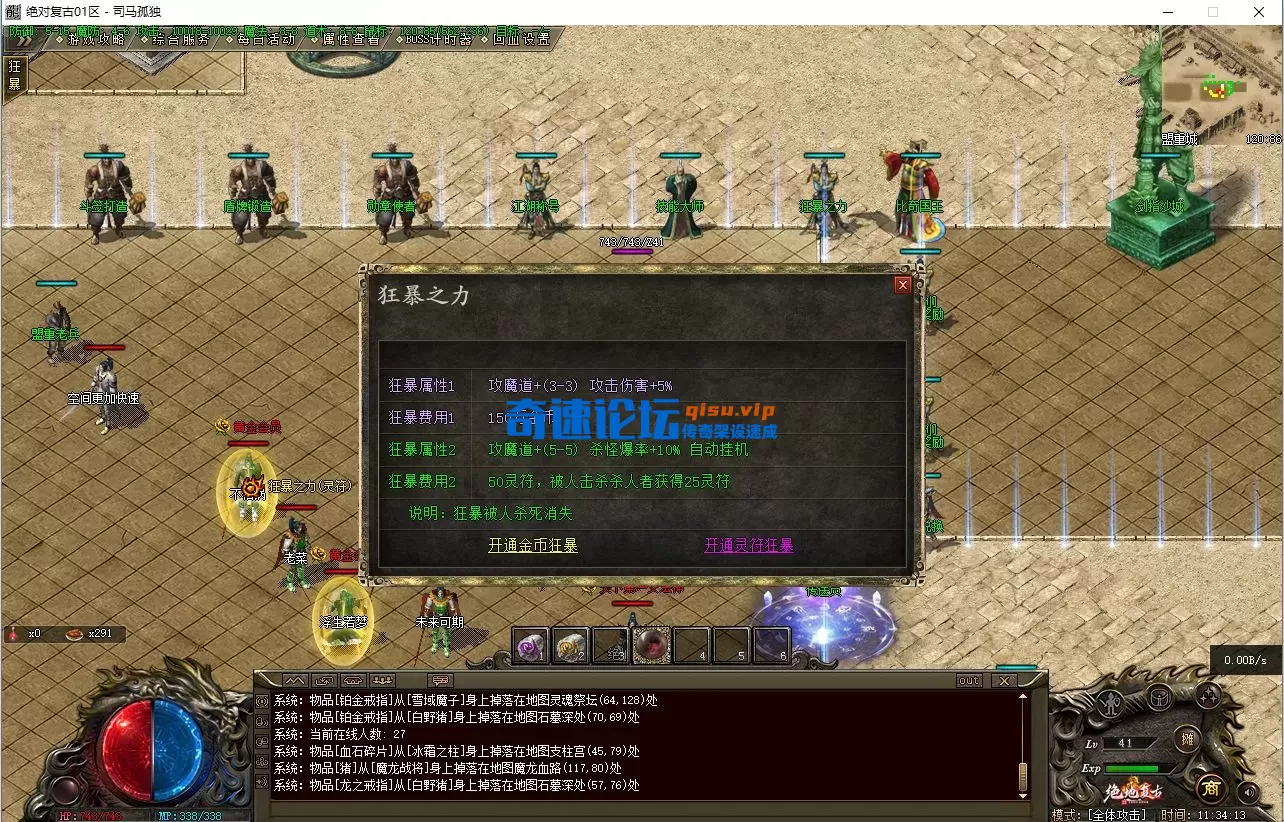This screenshot has width=1284, height=822.
Task: Toggle the speaker sound icon
Action: (x=1248, y=792)
